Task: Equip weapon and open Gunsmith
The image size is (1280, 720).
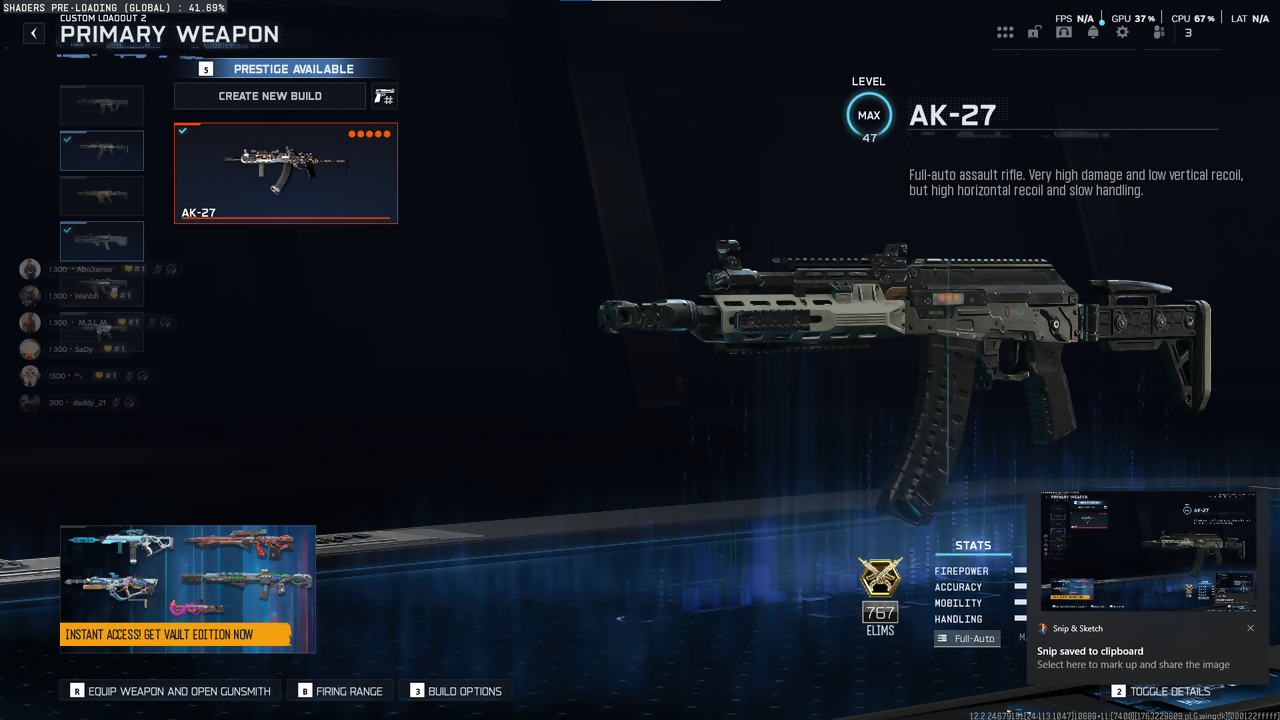Action: (171, 691)
